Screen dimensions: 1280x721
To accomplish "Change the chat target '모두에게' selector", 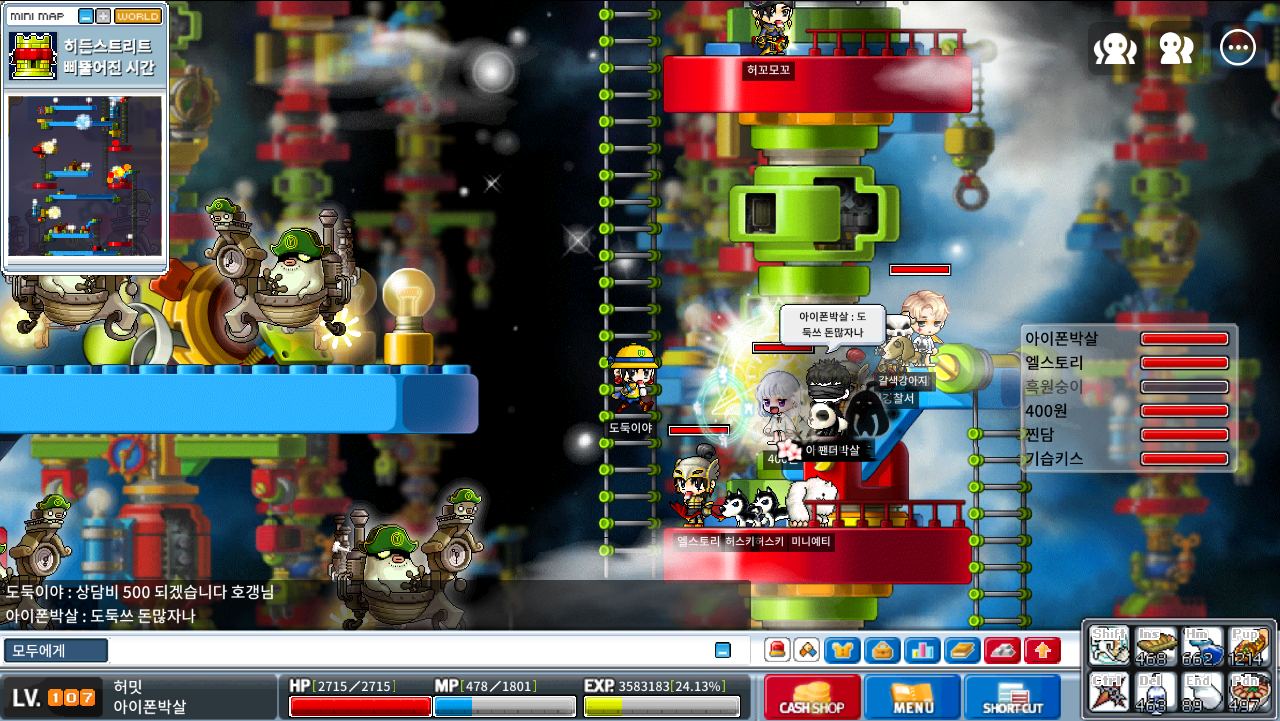I will [55, 650].
